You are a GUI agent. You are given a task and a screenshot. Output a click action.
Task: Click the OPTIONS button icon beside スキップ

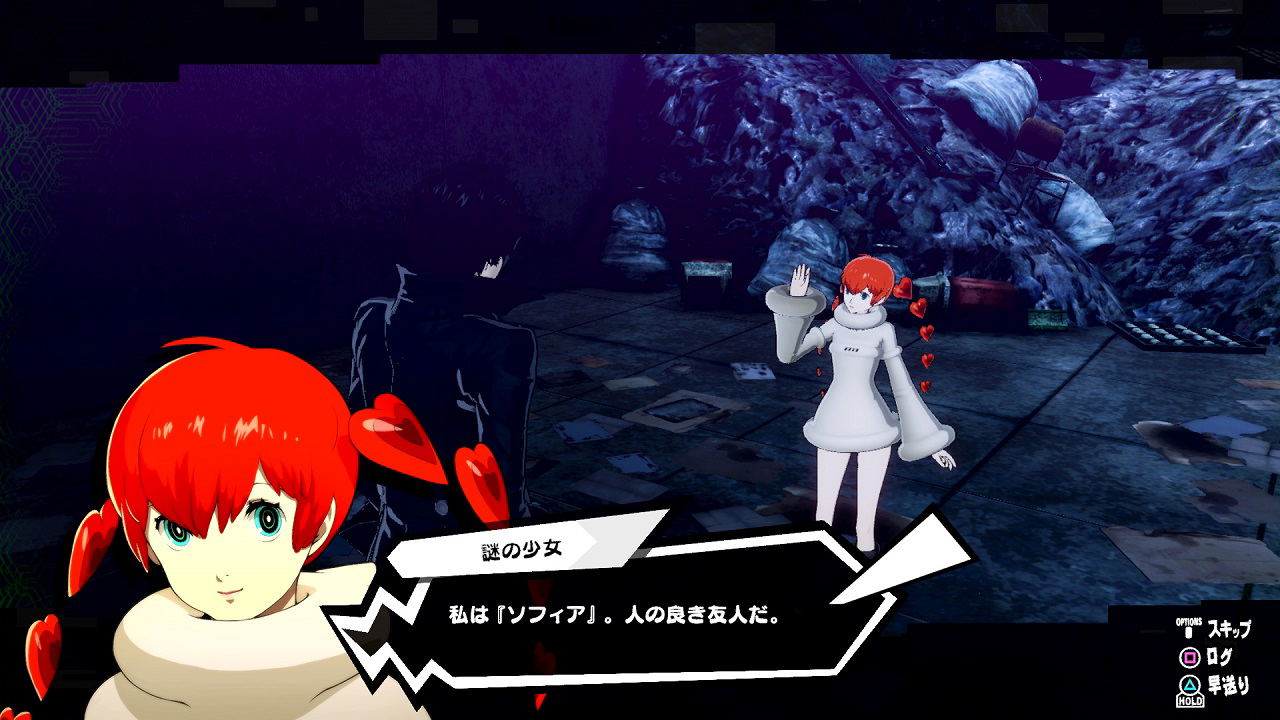click(1187, 629)
